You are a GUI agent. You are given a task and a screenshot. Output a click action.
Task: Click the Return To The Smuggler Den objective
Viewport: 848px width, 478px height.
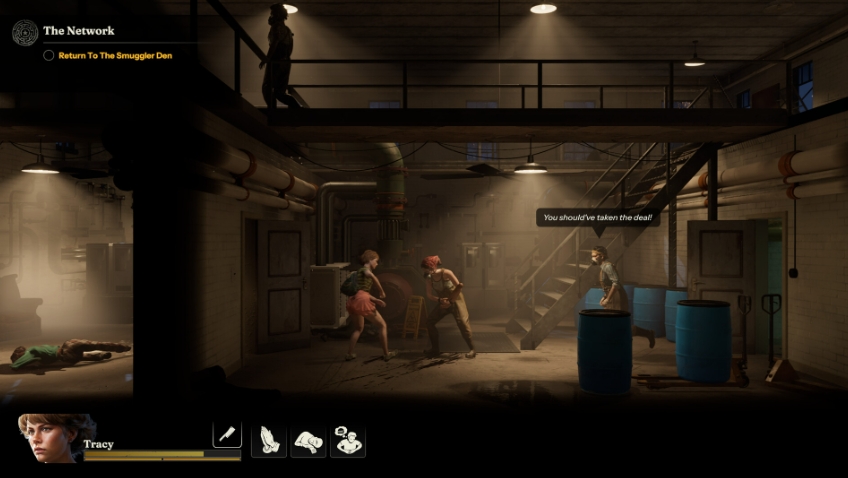pos(115,56)
